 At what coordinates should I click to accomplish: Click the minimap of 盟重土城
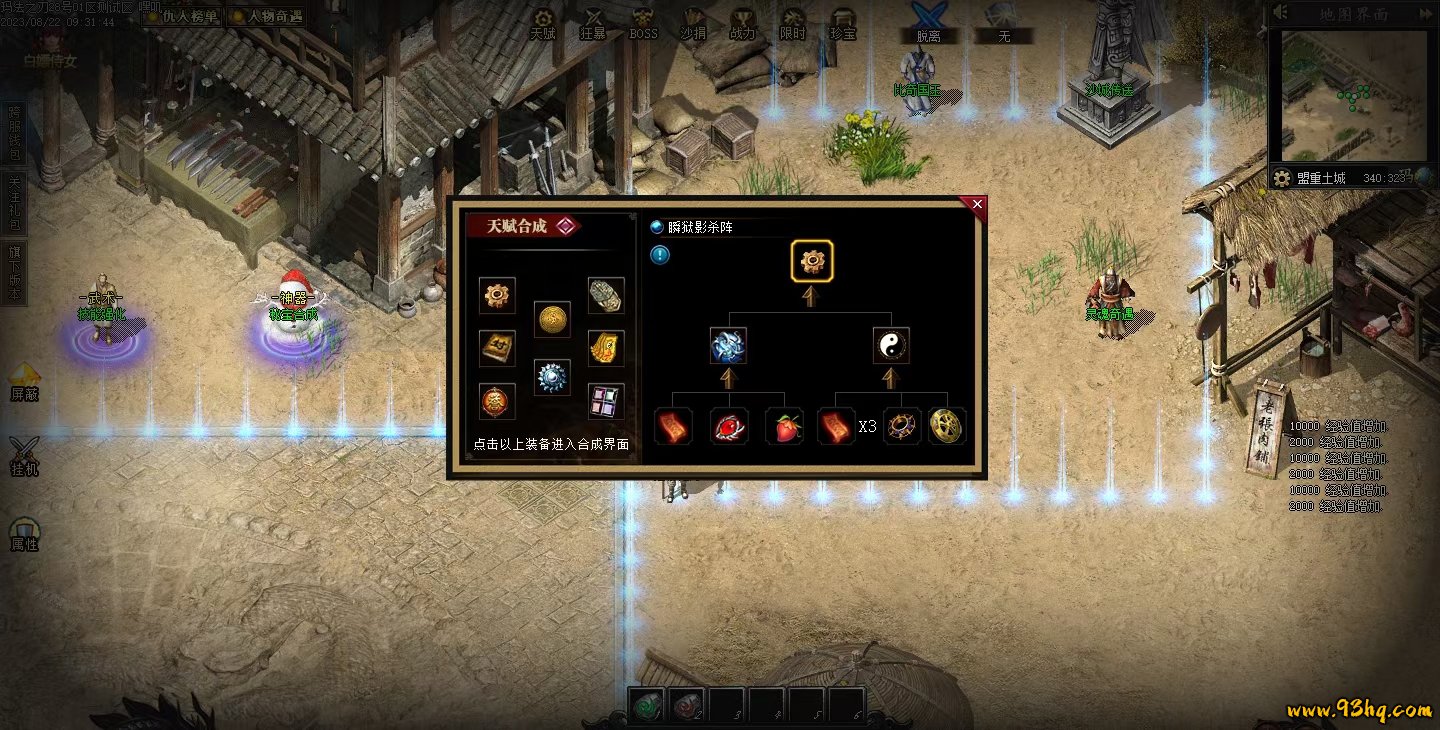(x=1351, y=96)
